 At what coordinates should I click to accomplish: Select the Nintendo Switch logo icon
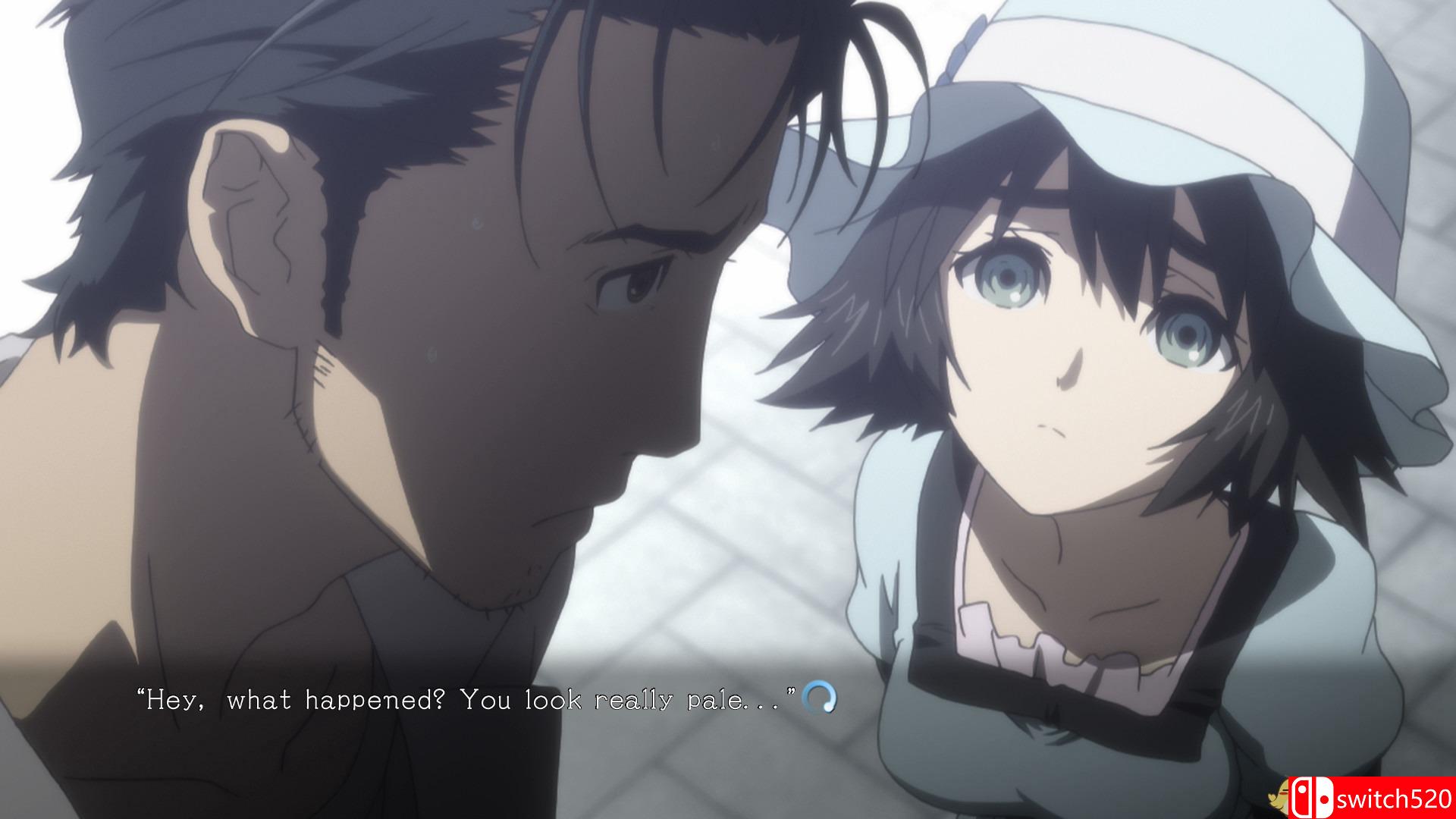click(1312, 797)
